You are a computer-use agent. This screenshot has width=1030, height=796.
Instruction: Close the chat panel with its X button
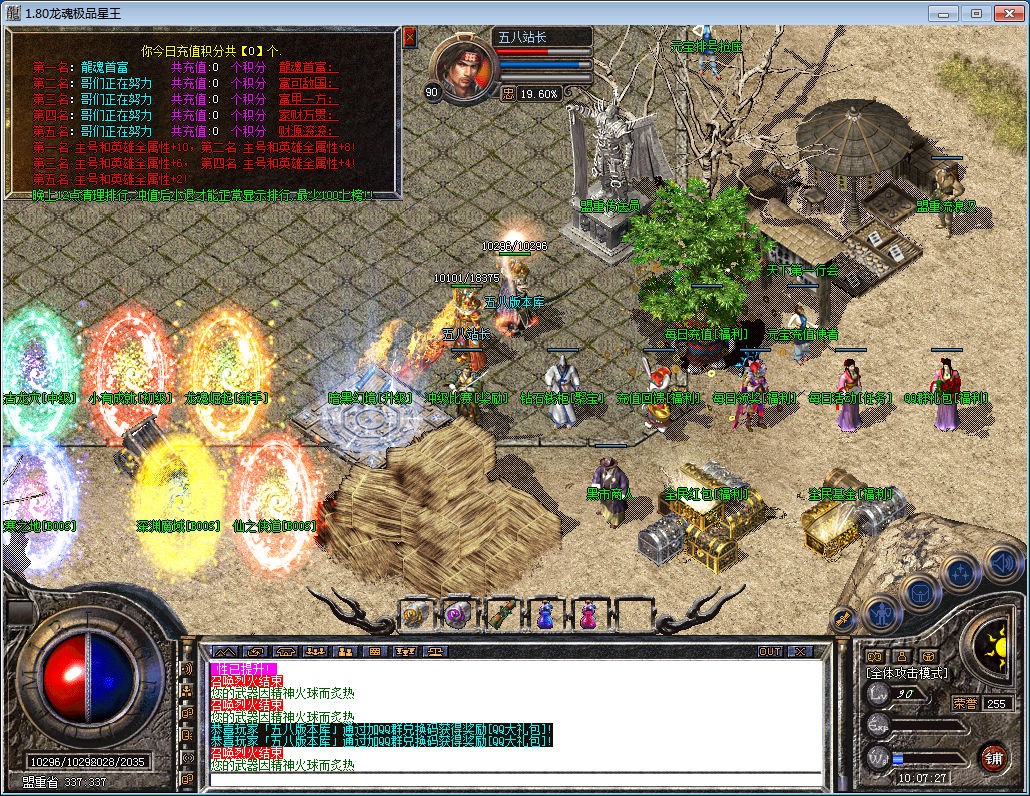click(799, 651)
